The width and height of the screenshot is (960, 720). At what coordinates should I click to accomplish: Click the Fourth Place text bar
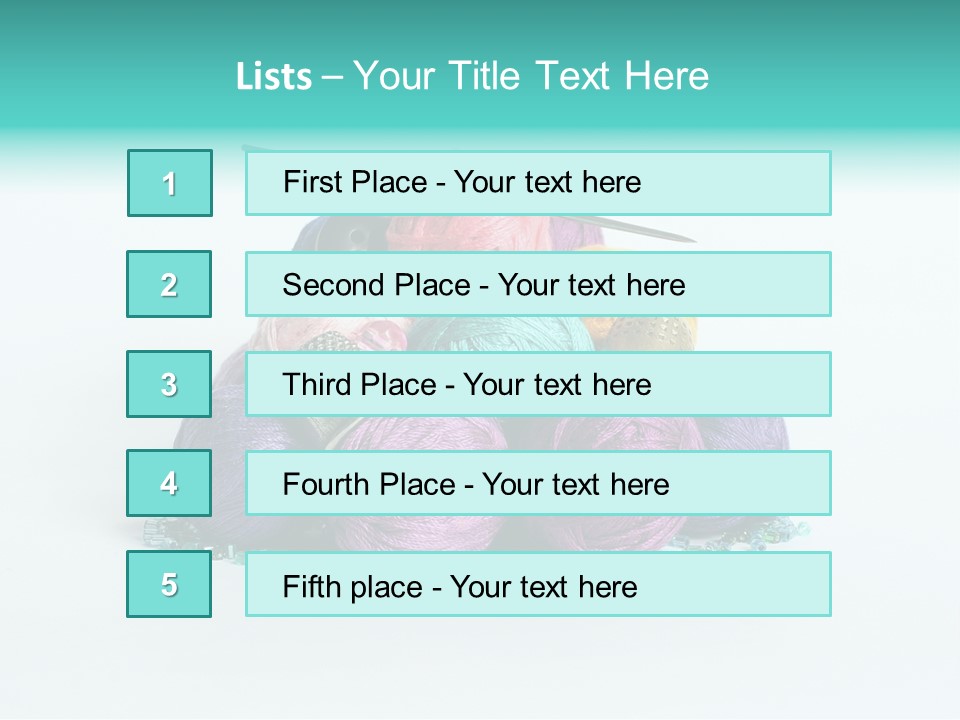tap(538, 483)
